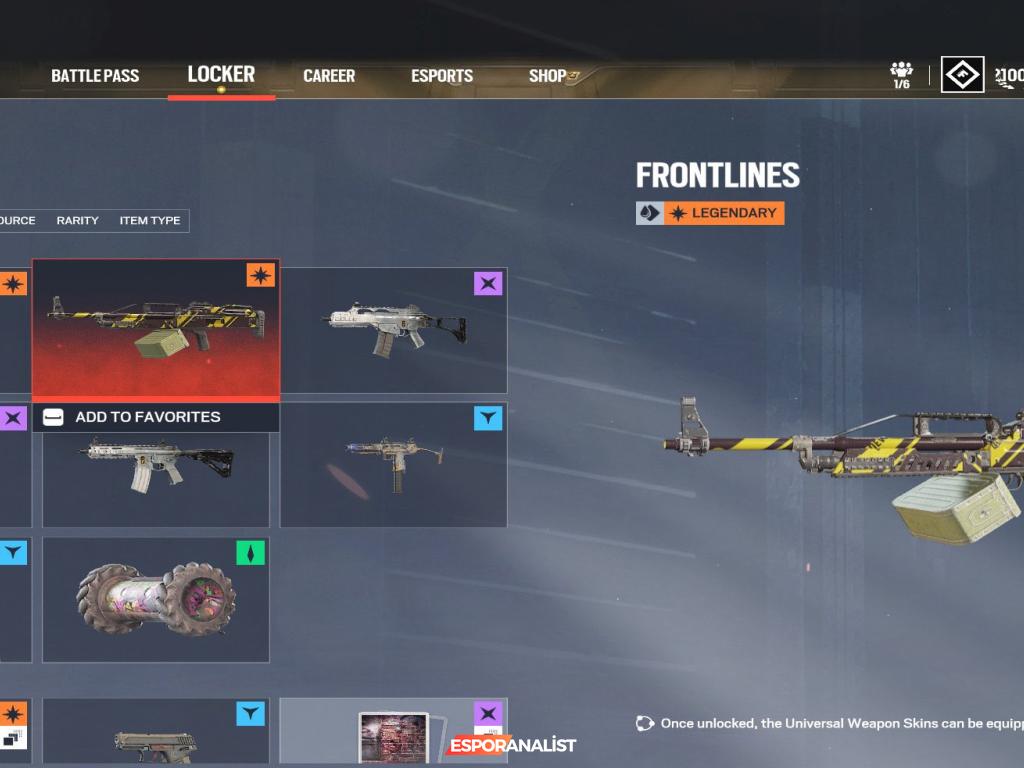The width and height of the screenshot is (1024, 768).
Task: Select the red patterned card tile
Action: [x=394, y=735]
